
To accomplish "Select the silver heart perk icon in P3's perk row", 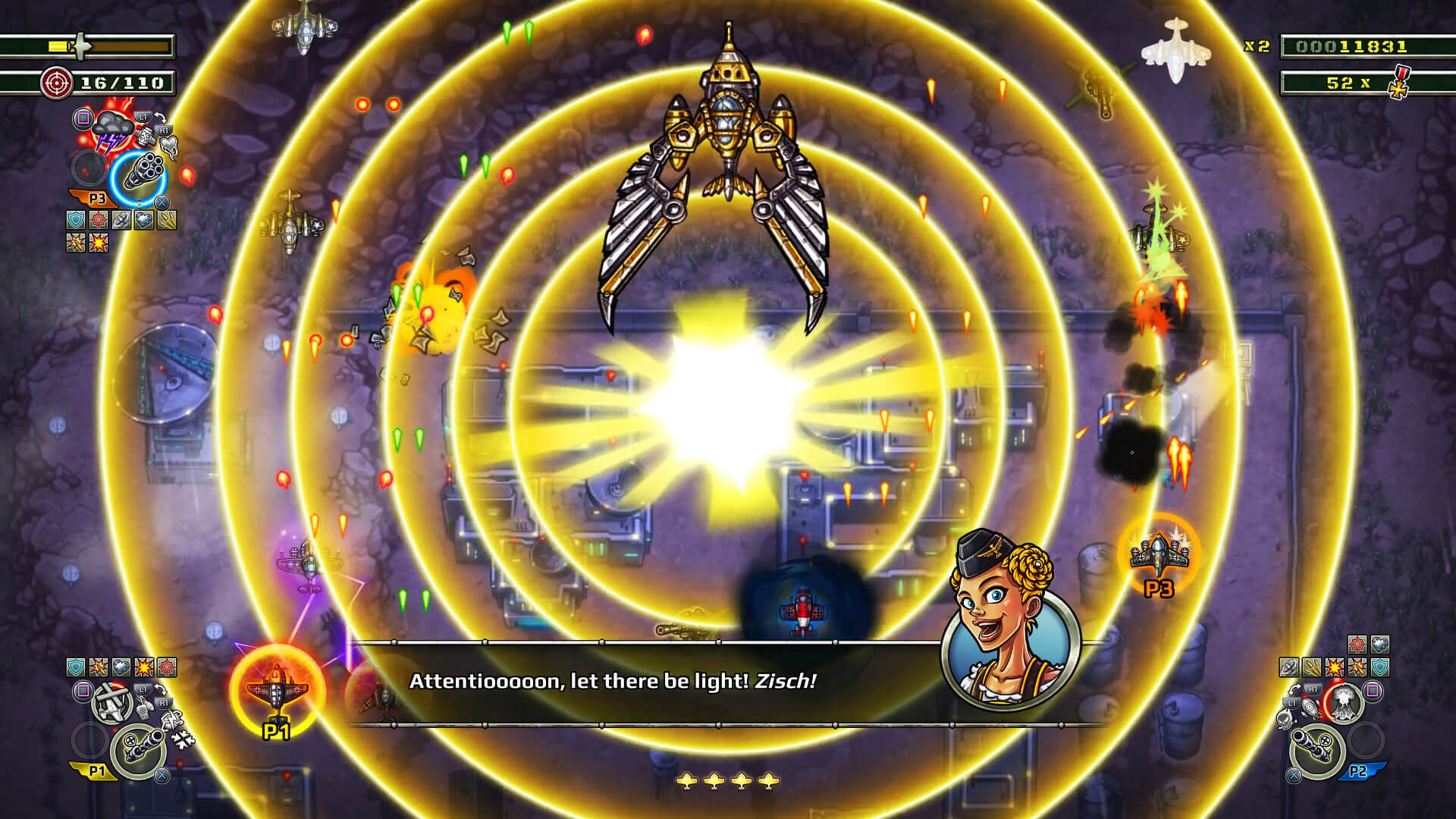I will (x=143, y=220).
